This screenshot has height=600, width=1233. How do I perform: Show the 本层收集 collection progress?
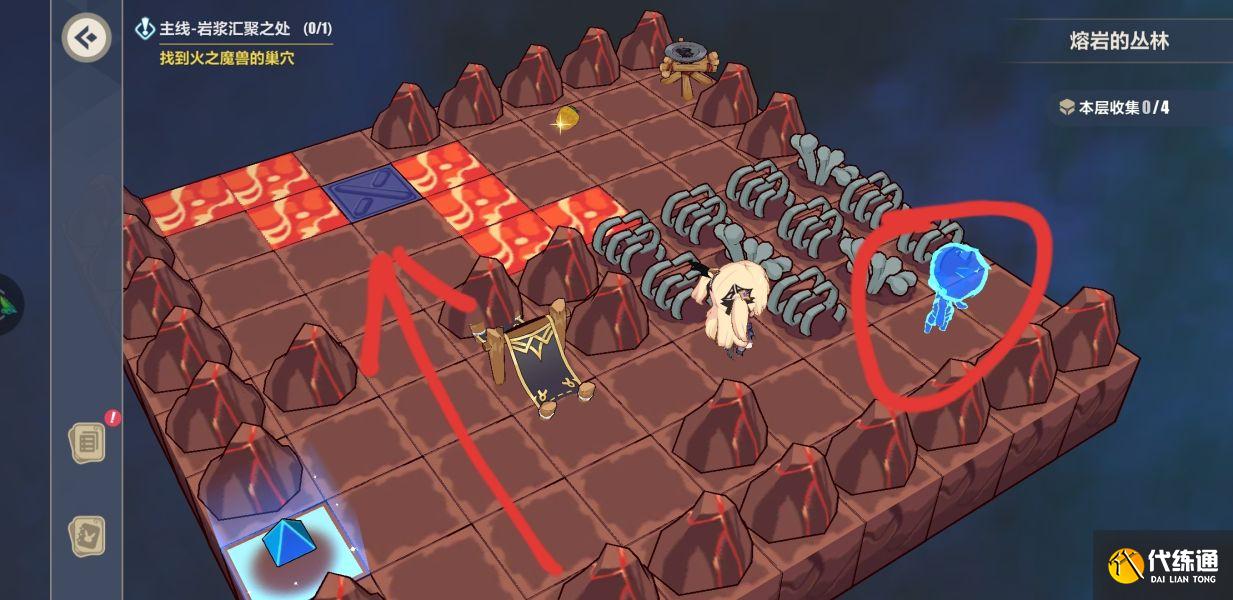1114,107
